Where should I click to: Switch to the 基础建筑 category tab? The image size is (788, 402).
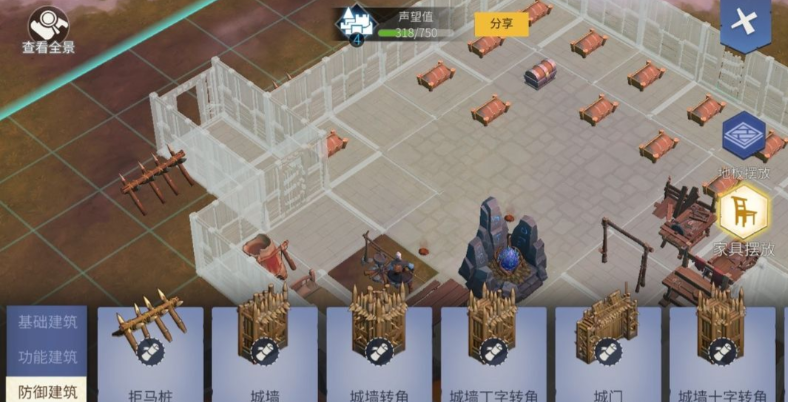pos(46,323)
